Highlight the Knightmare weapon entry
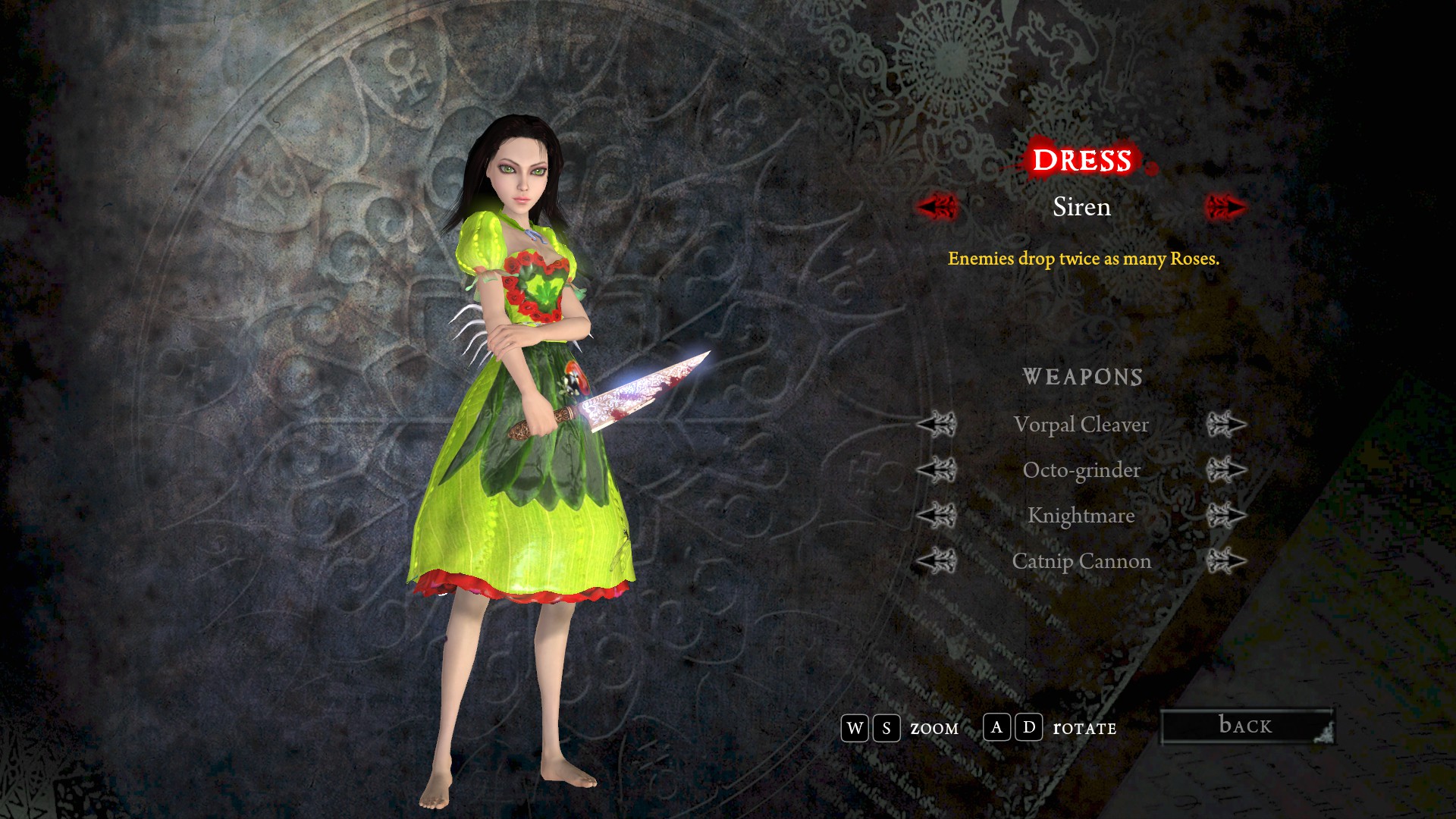 point(1081,516)
